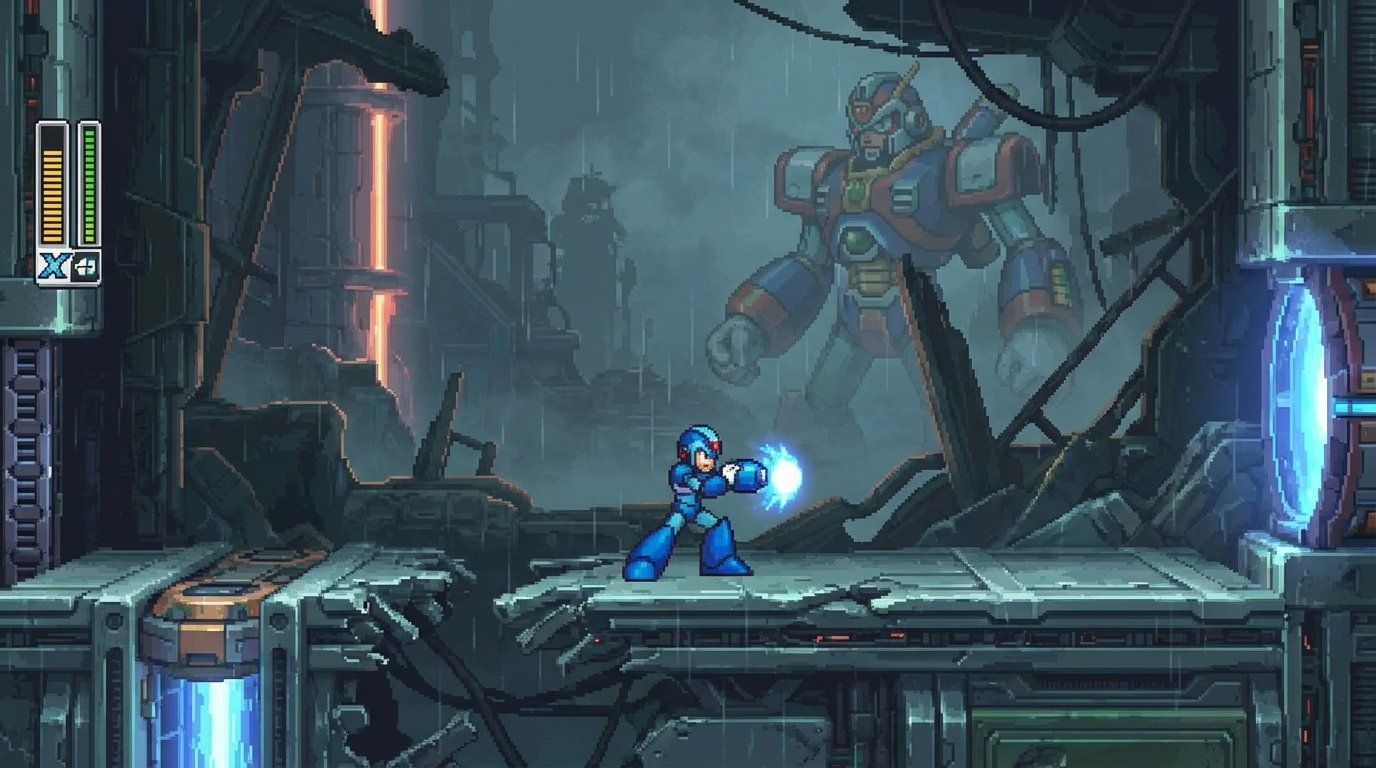The height and width of the screenshot is (768, 1376).
Task: Open the green weapon energy meter
Action: pyautogui.click(x=88, y=185)
